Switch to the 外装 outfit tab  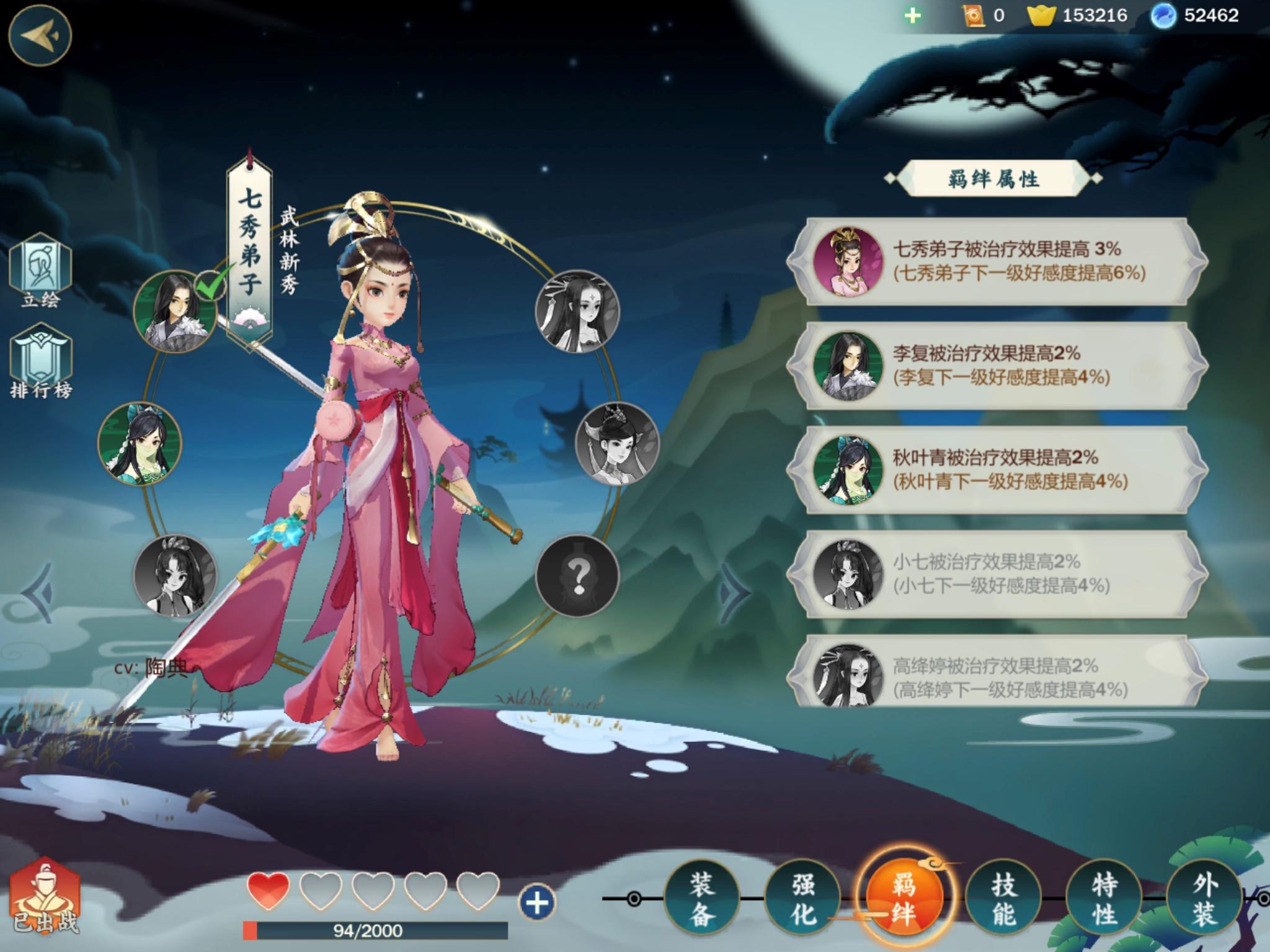coord(1204,898)
